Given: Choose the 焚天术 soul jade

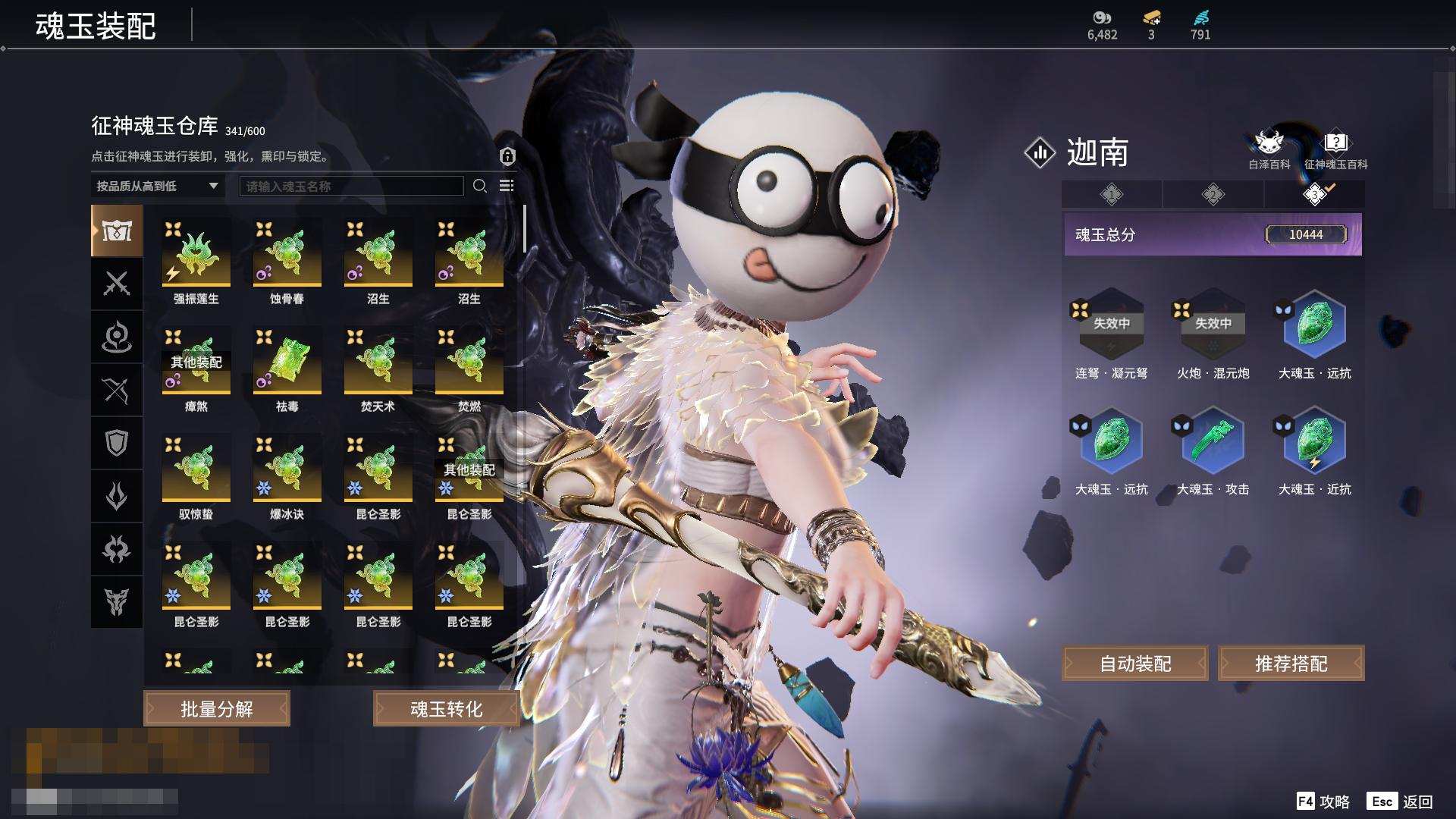Looking at the screenshot, I should pos(378,361).
